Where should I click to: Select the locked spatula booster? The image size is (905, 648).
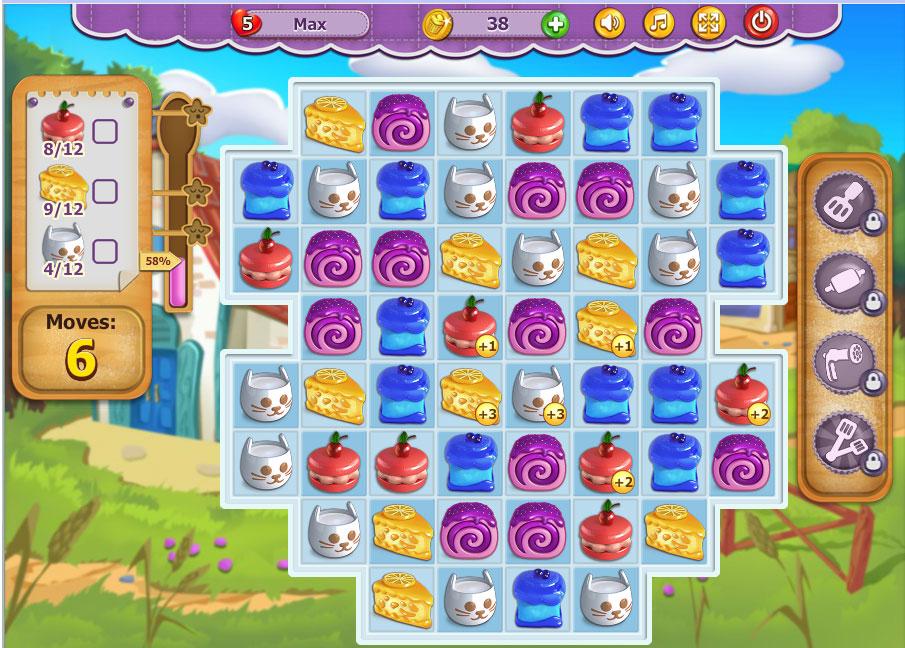point(844,203)
